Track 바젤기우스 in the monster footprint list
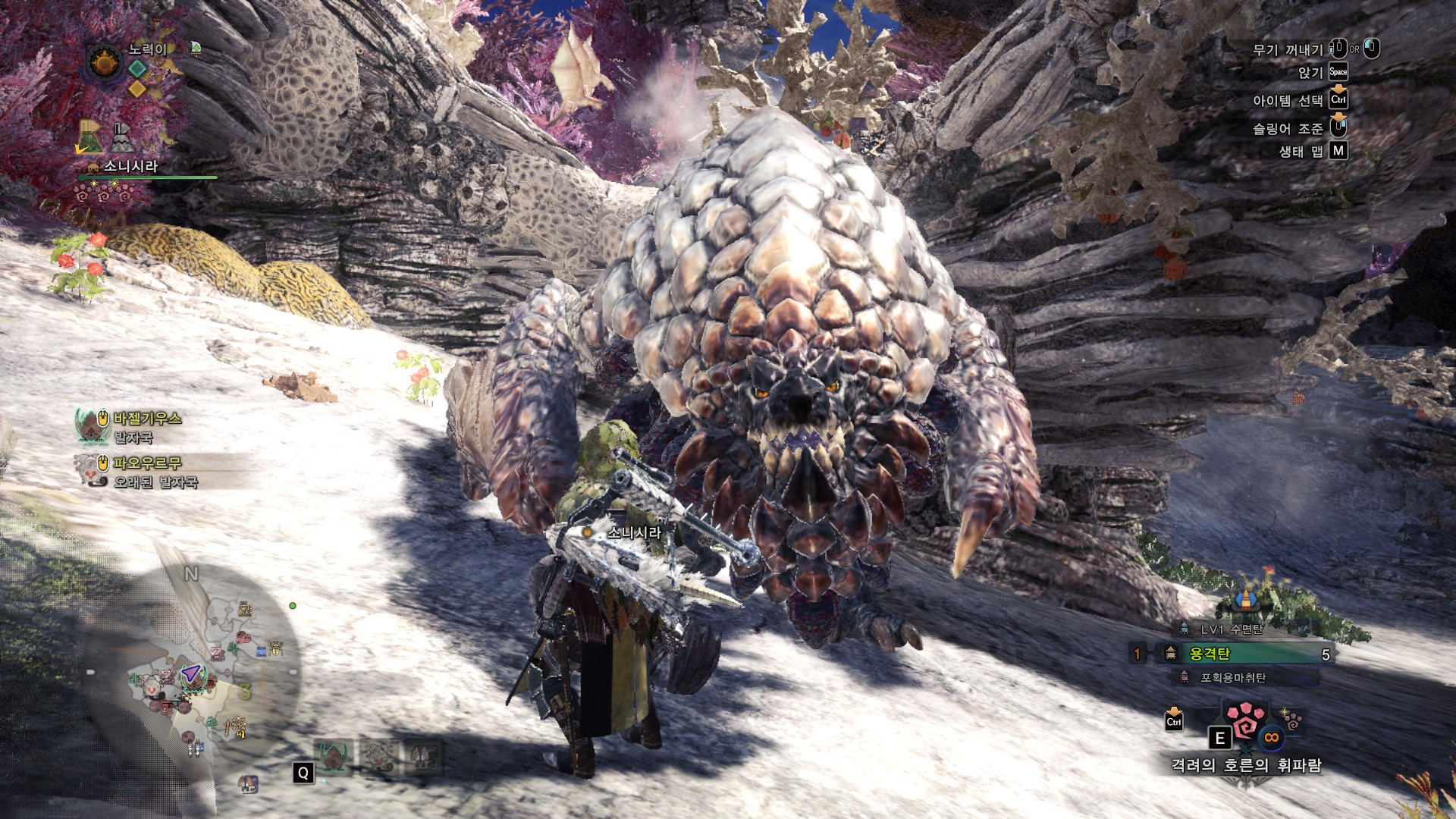Viewport: 1456px width, 819px height. pyautogui.click(x=147, y=419)
